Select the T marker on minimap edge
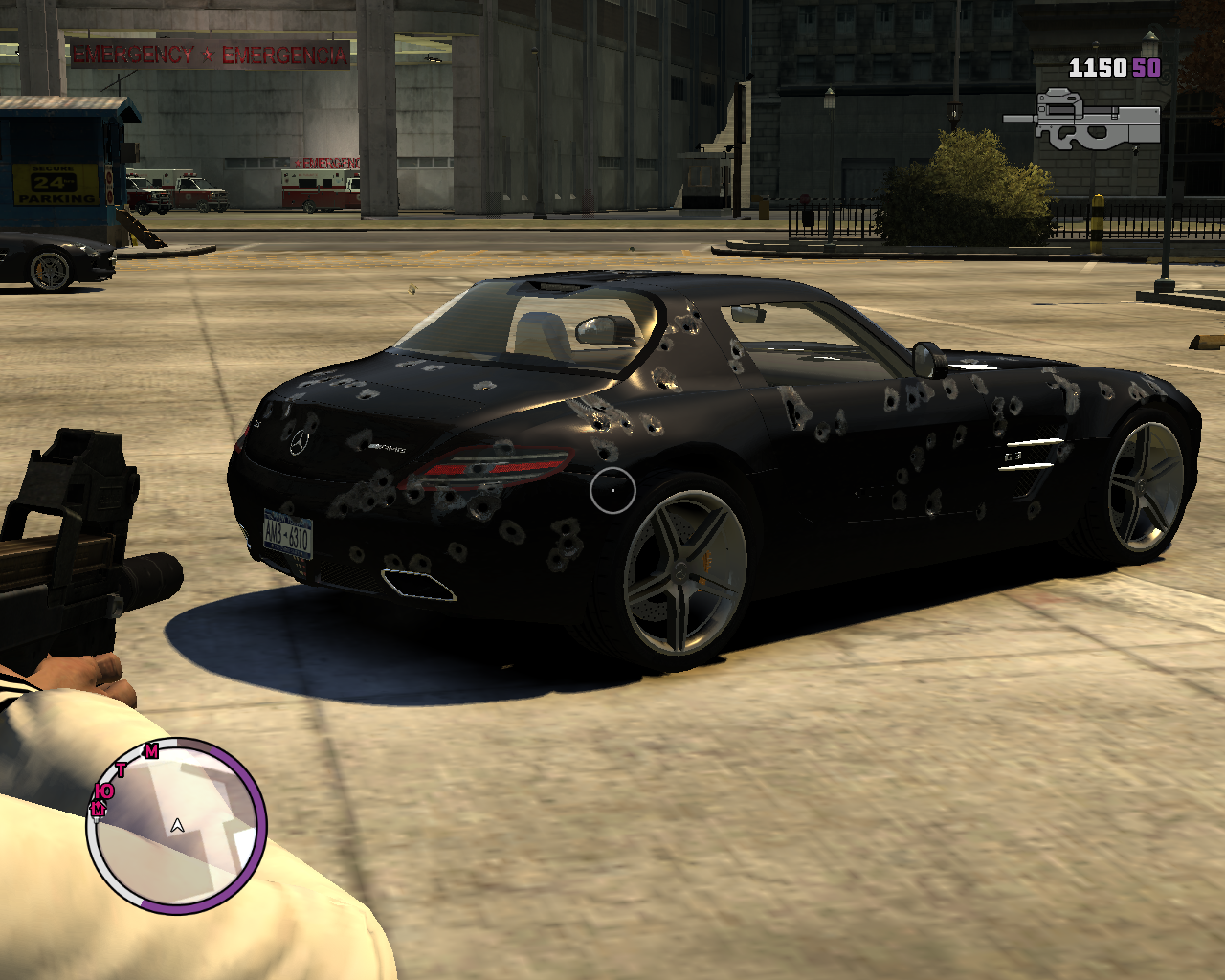 pos(122,769)
